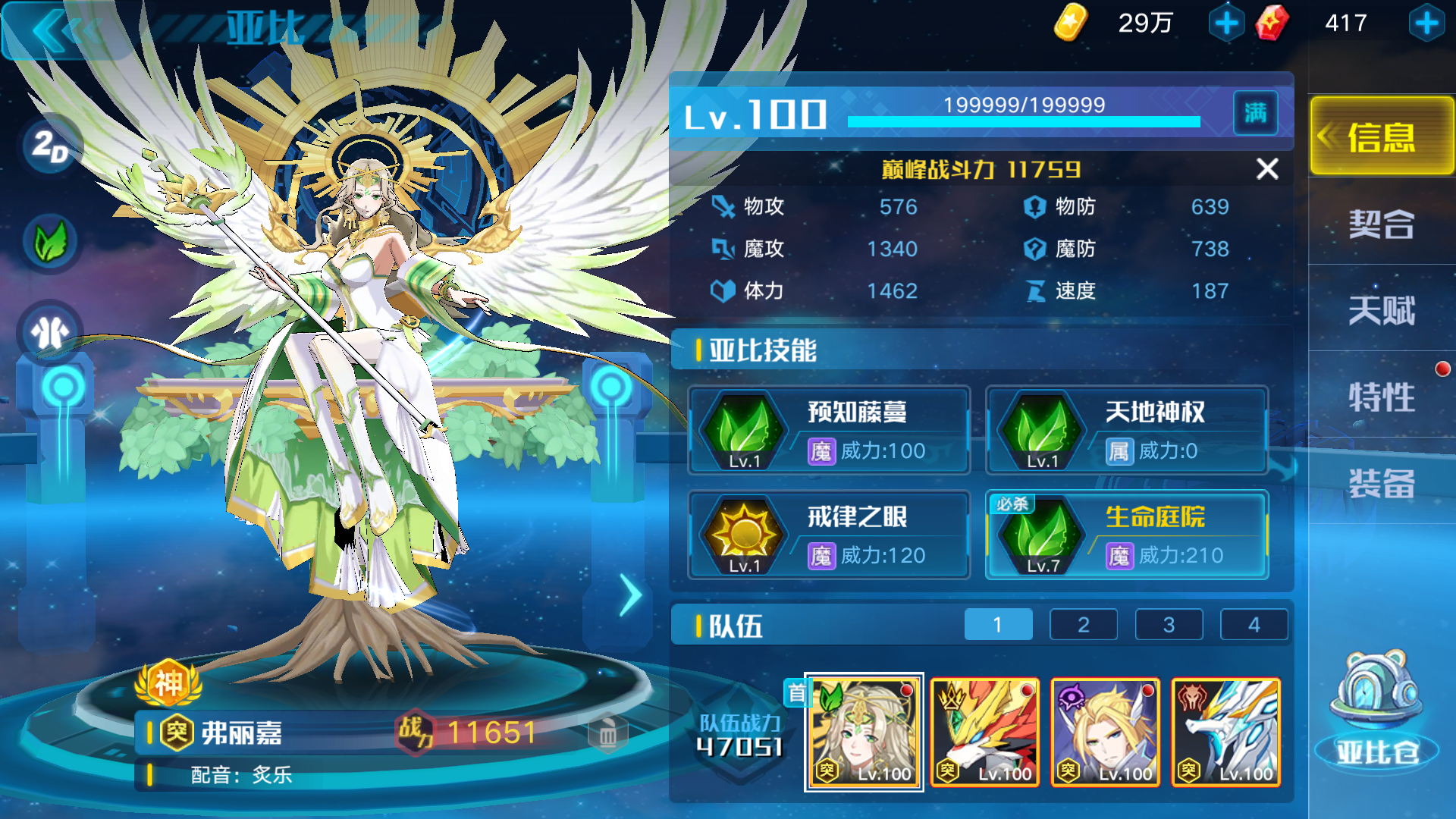The width and height of the screenshot is (1456, 819).
Task: Tap the plus icon beside the gold coins
Action: pyautogui.click(x=1227, y=23)
